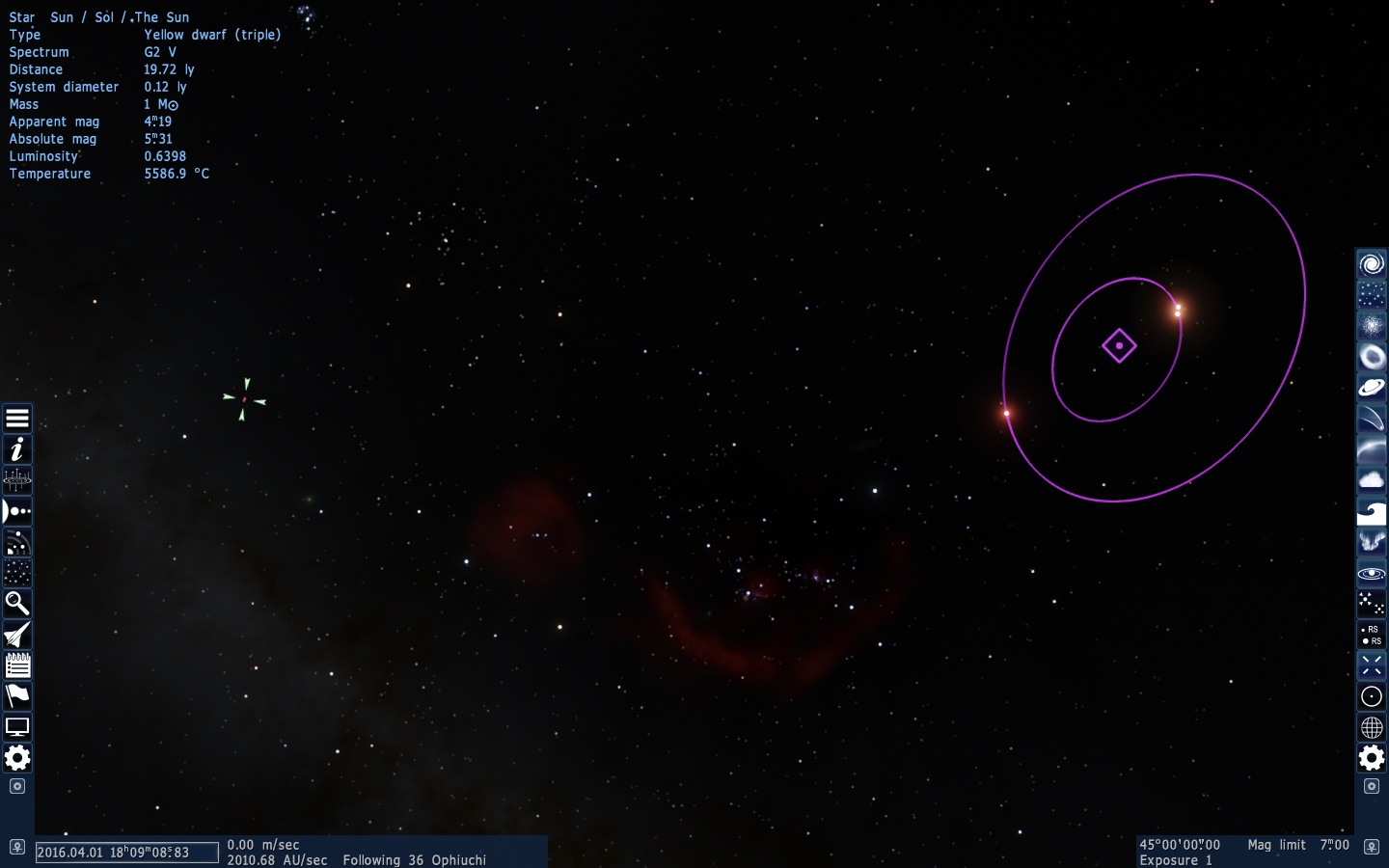Toggle the celestial grid globe icon
1389x868 pixels.
1372,727
